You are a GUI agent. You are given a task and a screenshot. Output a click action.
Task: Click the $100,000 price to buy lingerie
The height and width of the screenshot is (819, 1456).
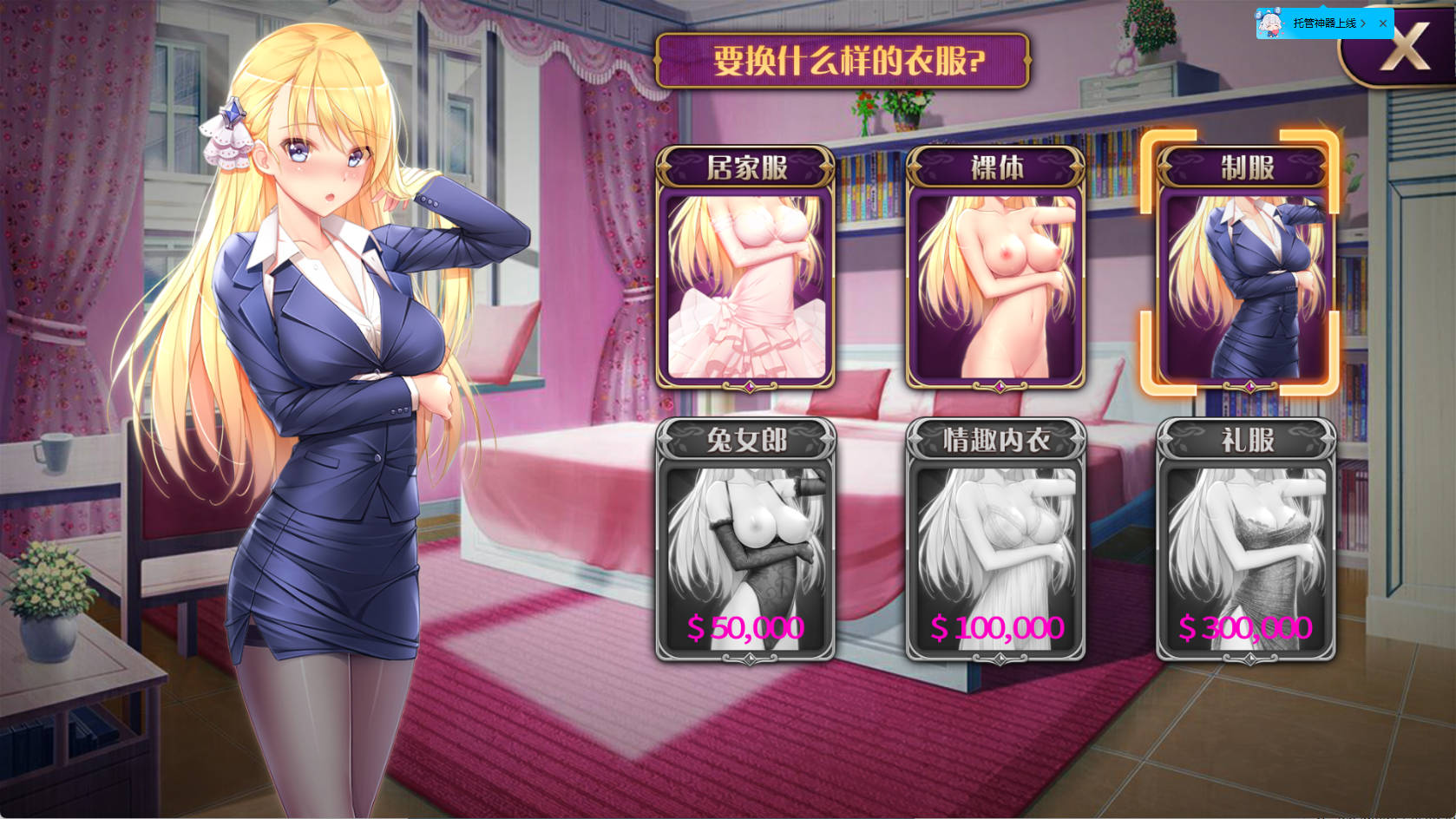996,627
